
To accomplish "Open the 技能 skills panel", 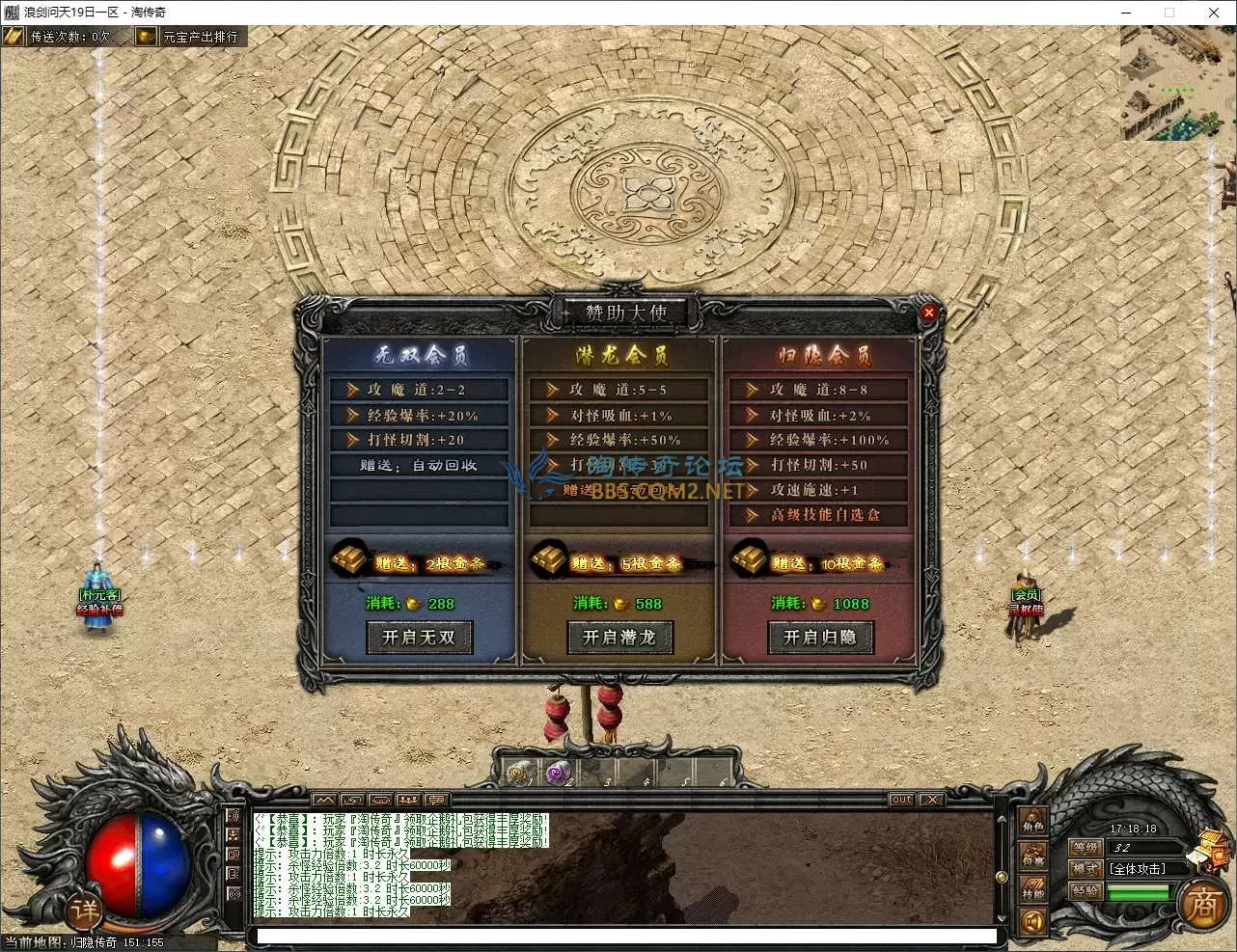I will click(x=1033, y=890).
